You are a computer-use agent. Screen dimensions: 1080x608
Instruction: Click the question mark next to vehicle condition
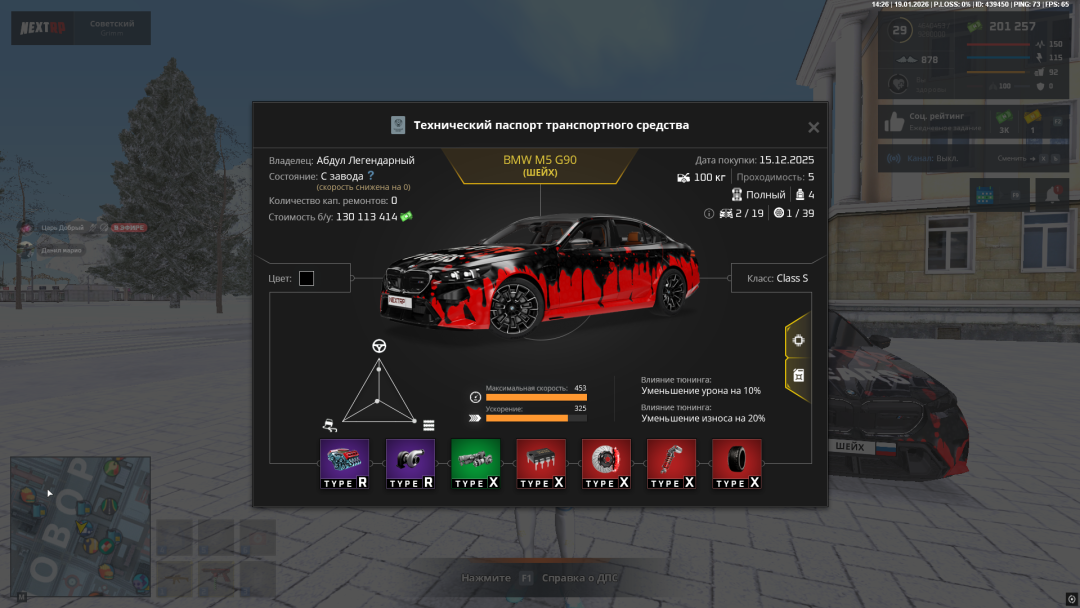[370, 176]
